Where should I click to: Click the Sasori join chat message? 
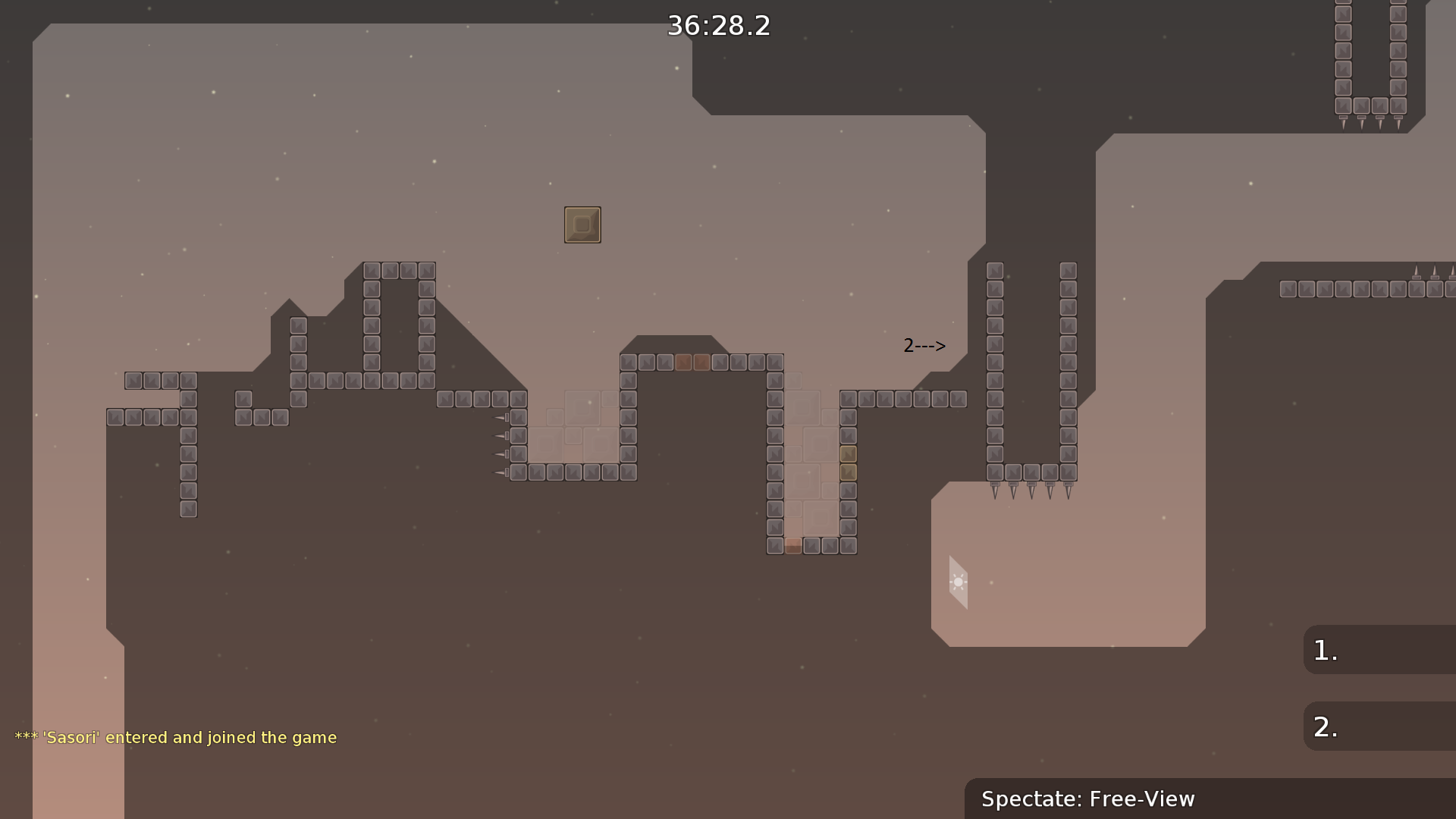pos(174,737)
